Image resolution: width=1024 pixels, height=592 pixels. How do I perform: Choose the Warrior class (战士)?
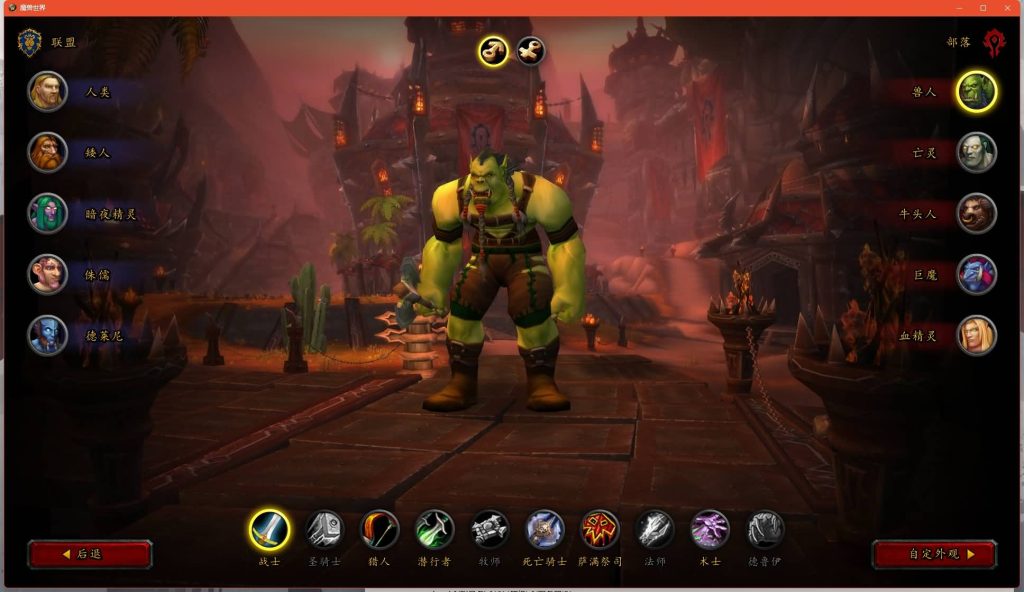click(269, 530)
